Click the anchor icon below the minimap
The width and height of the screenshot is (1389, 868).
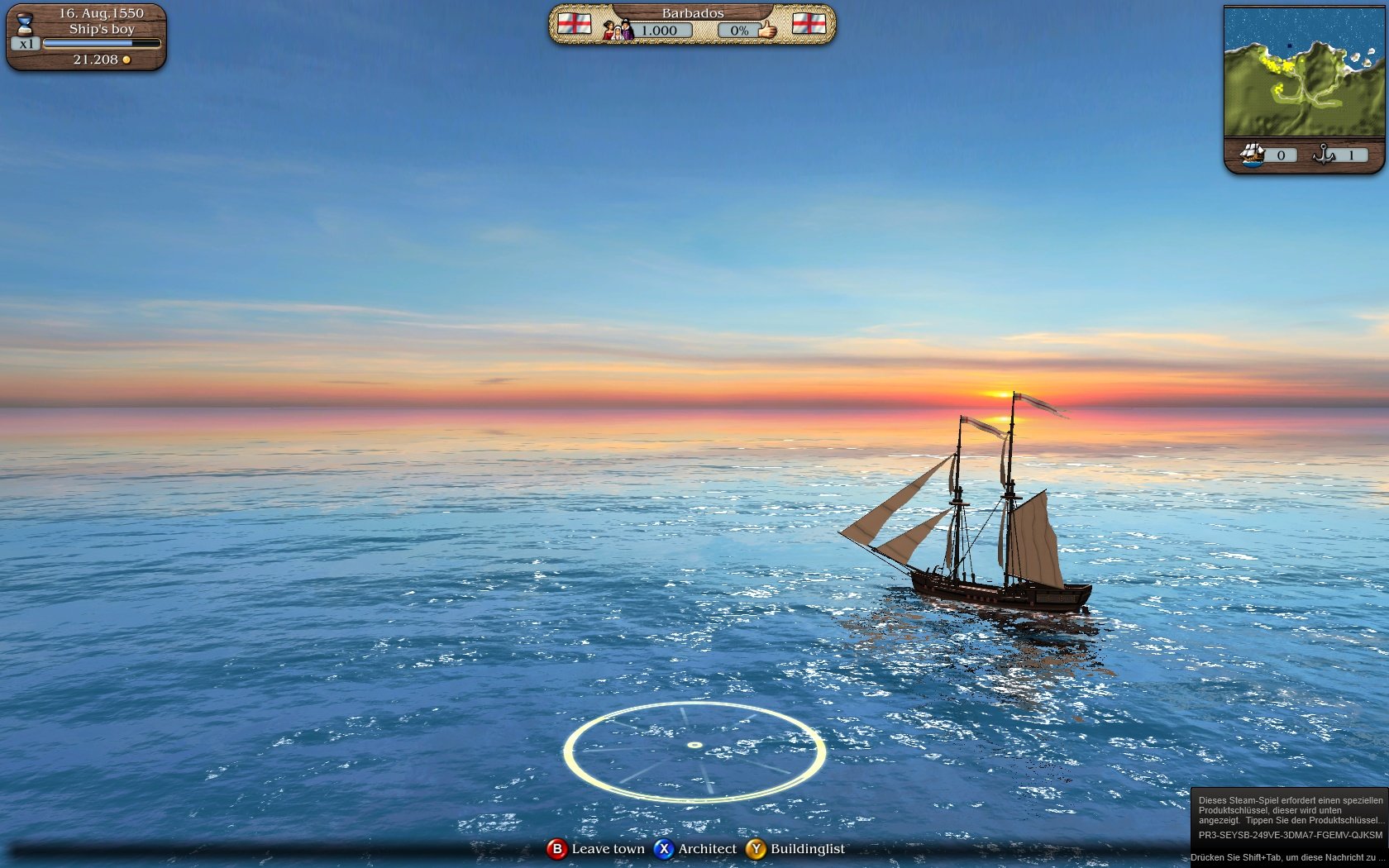click(1323, 155)
